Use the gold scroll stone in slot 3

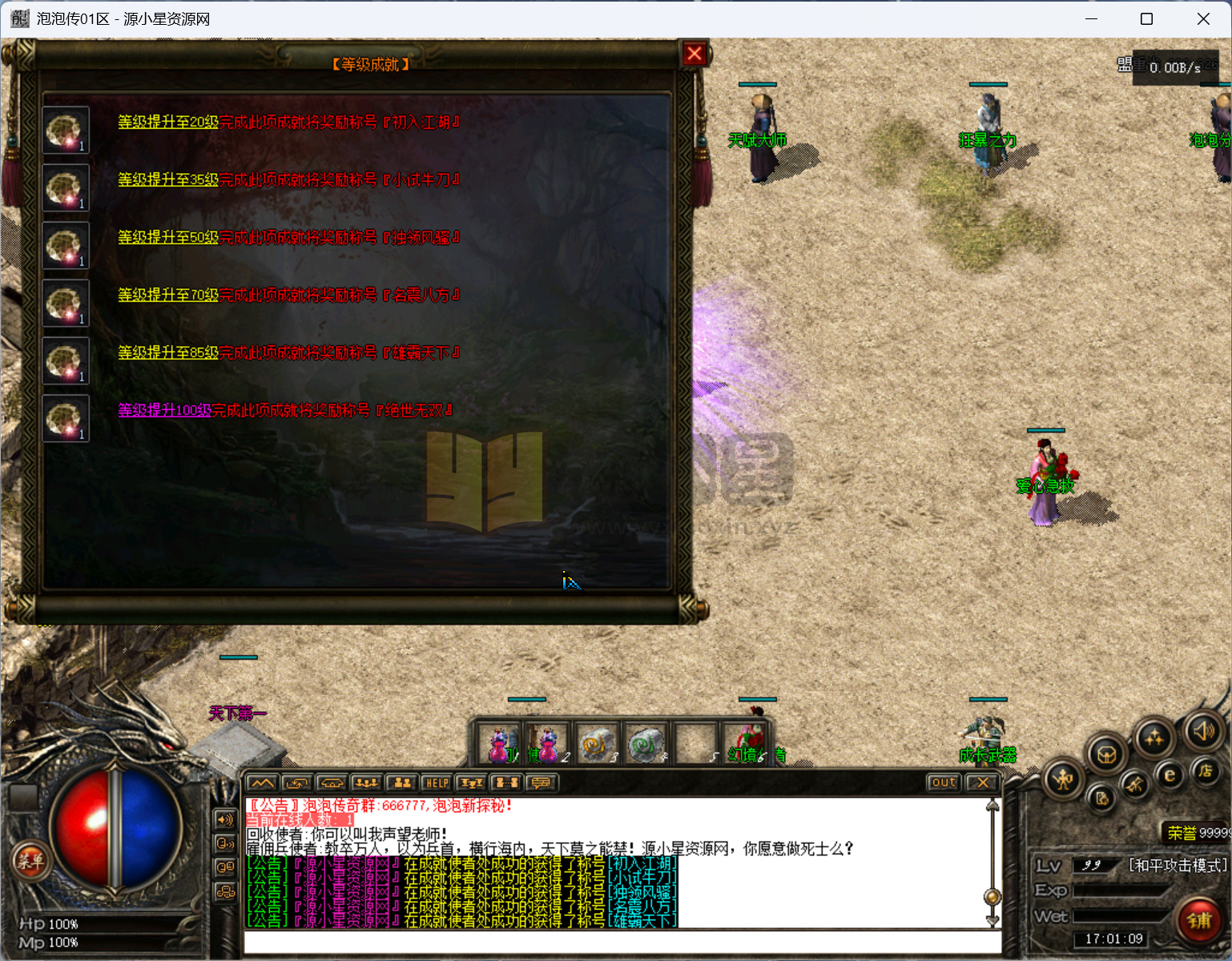596,744
